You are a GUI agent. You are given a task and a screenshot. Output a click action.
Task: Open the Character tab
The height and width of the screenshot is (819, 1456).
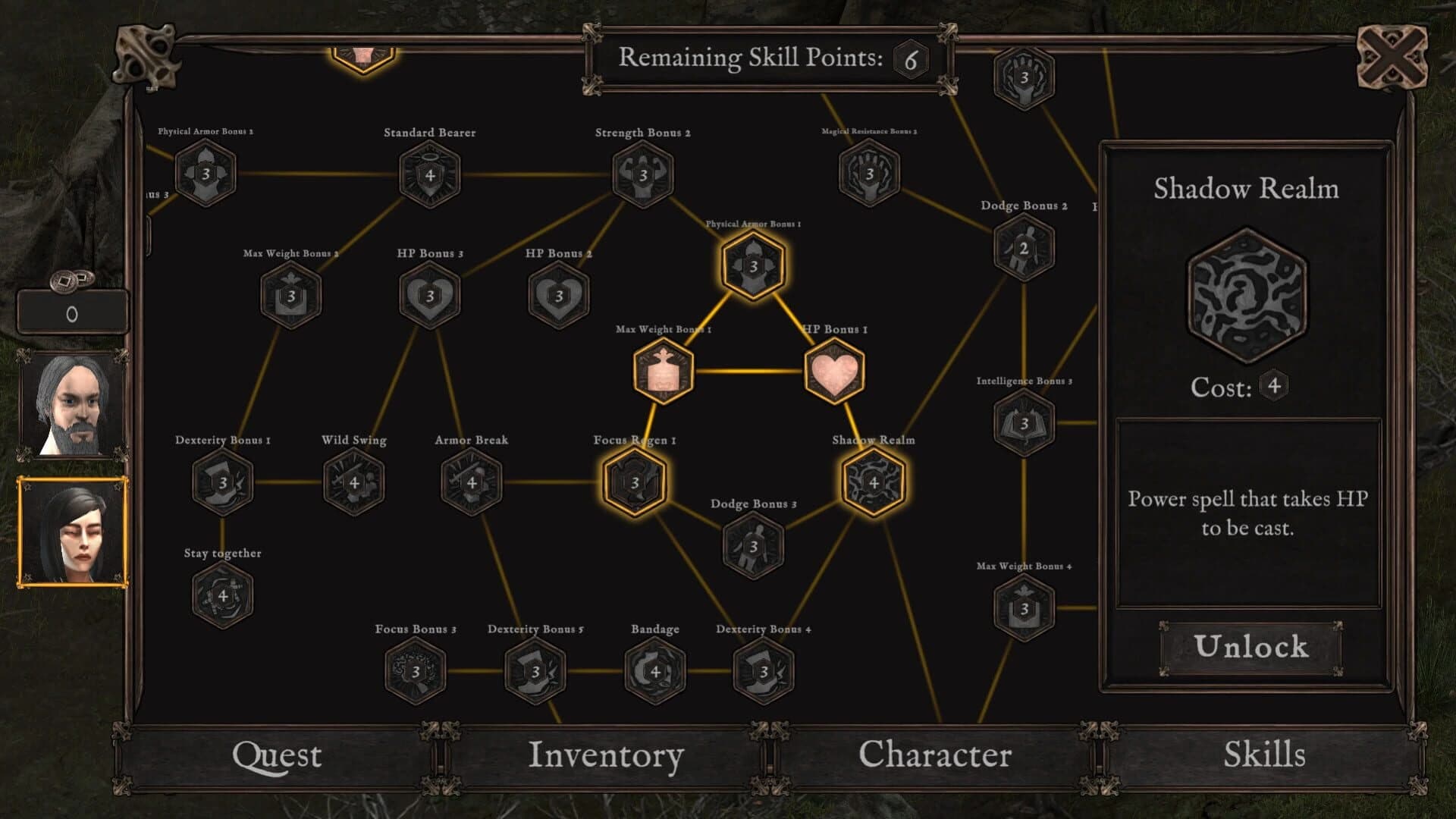[935, 755]
